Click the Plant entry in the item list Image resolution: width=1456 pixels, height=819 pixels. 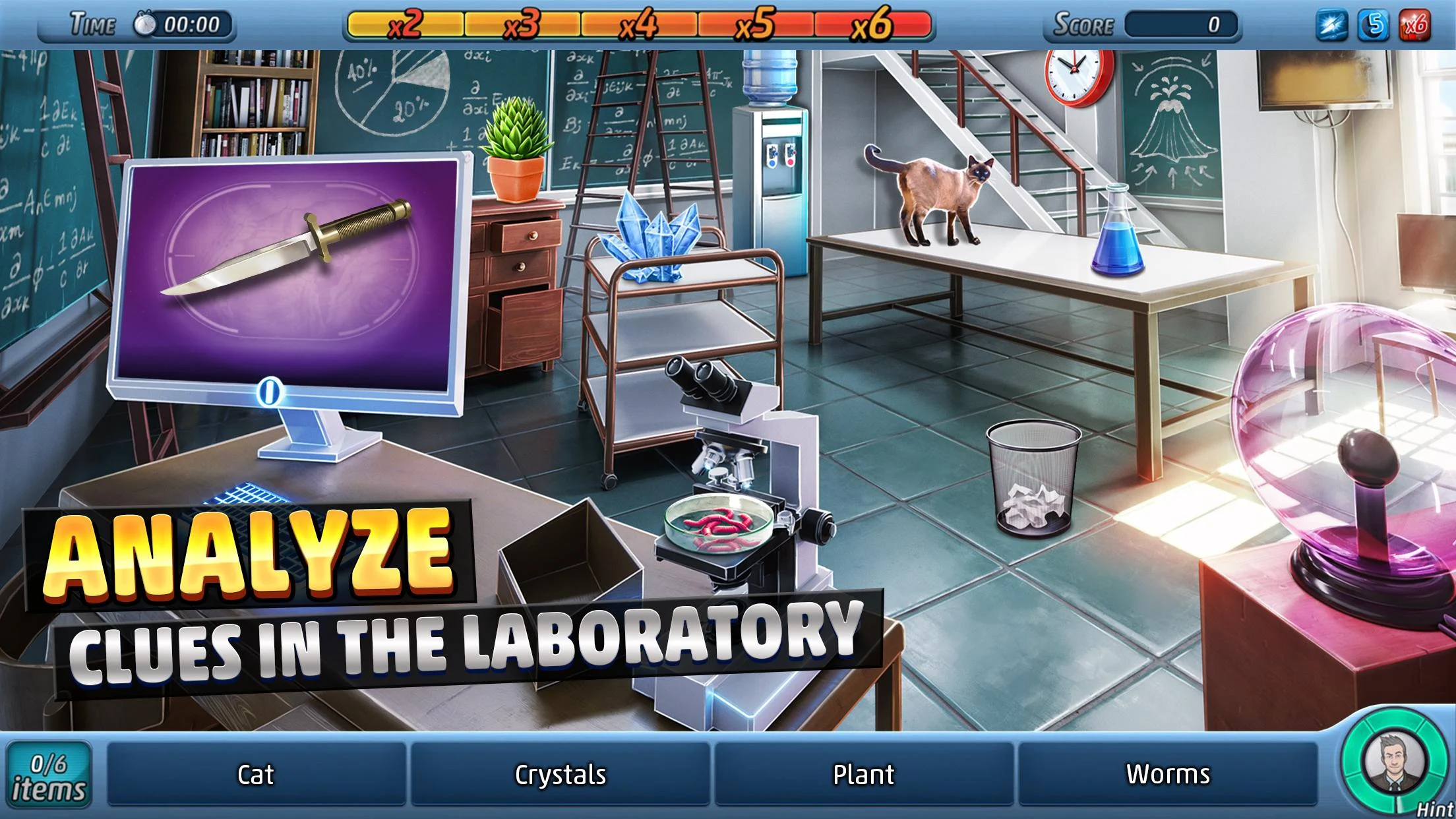[864, 774]
